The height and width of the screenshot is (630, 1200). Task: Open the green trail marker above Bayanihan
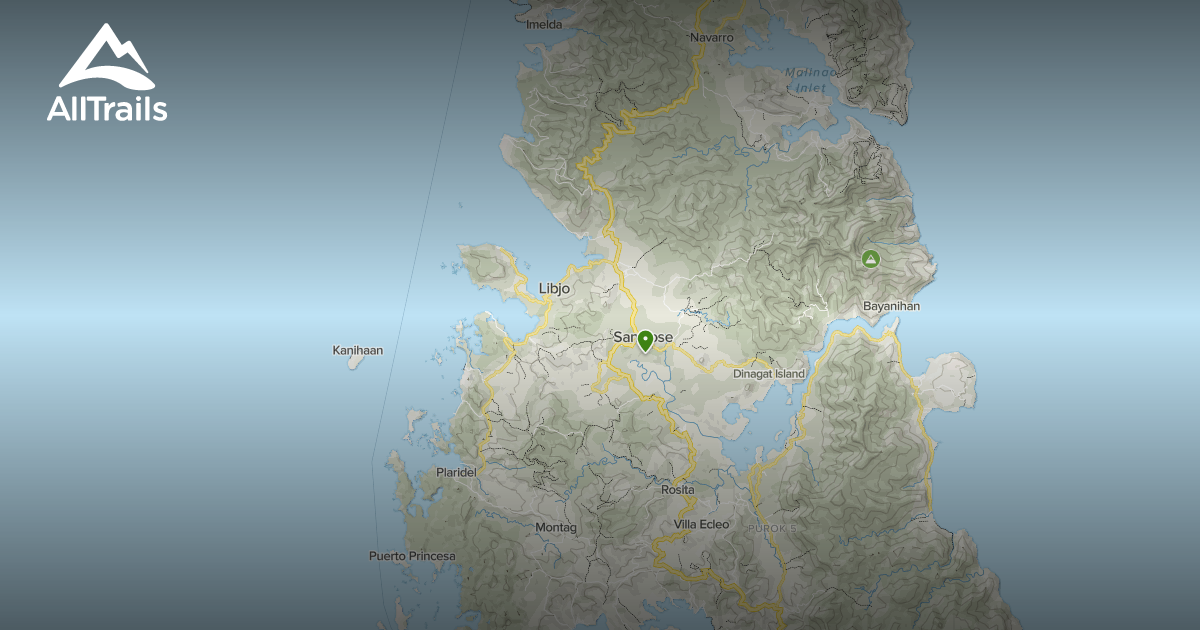tap(871, 260)
